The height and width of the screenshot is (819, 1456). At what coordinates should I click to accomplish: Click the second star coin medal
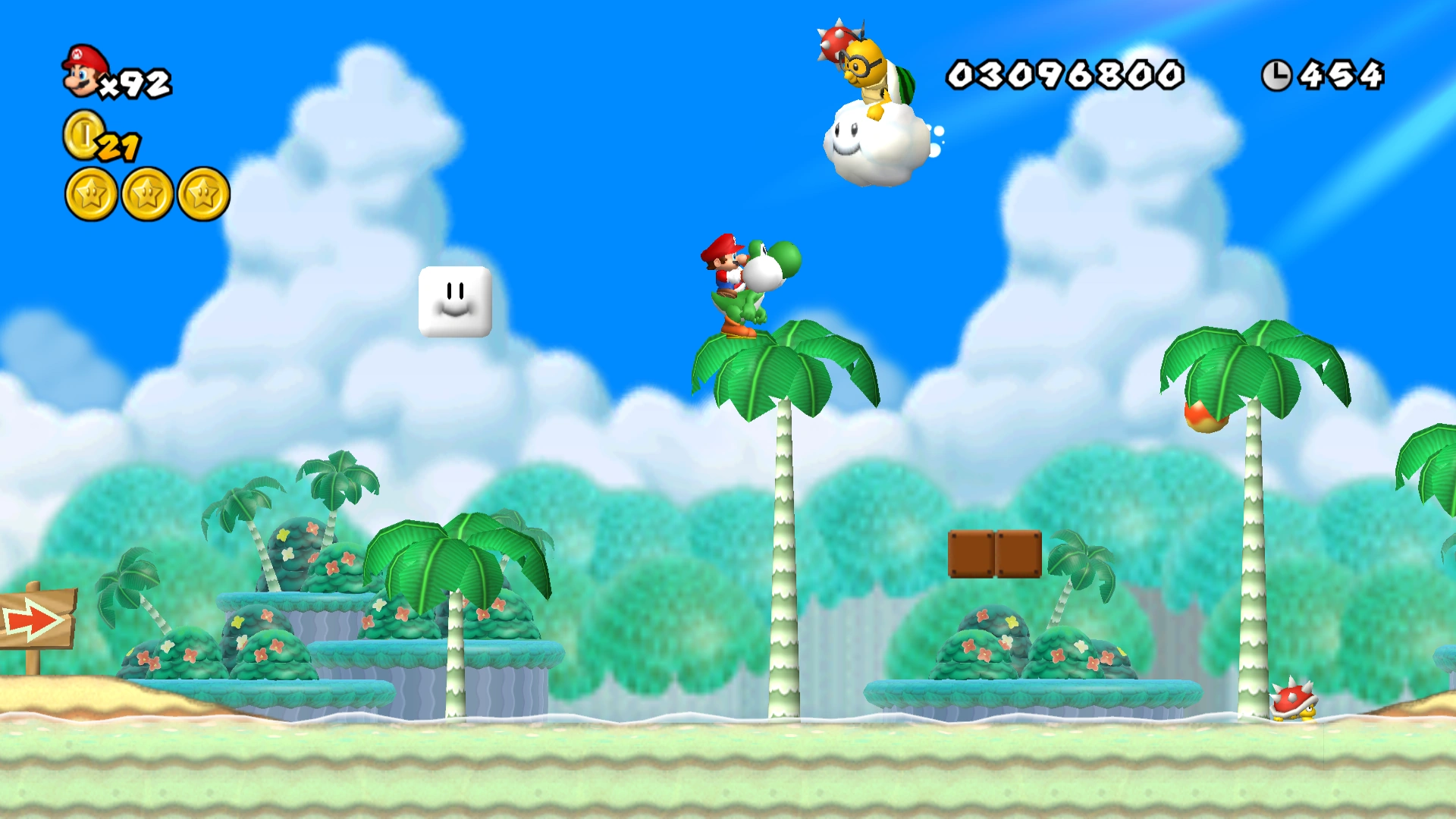[146, 193]
